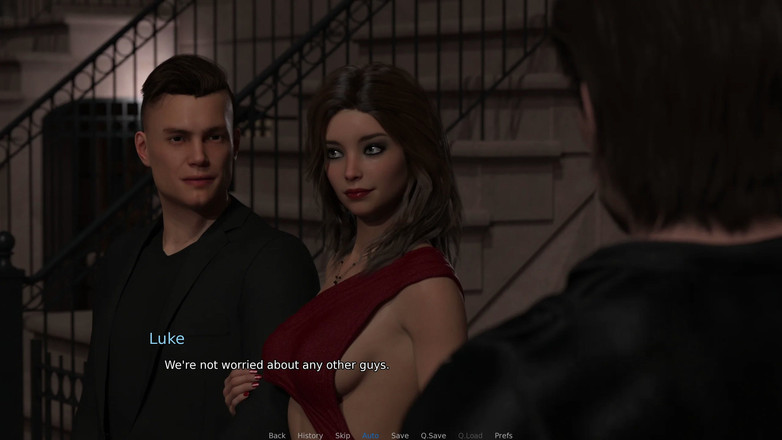Go back one line with Back
Viewport: 782px width, 440px height.
277,435
